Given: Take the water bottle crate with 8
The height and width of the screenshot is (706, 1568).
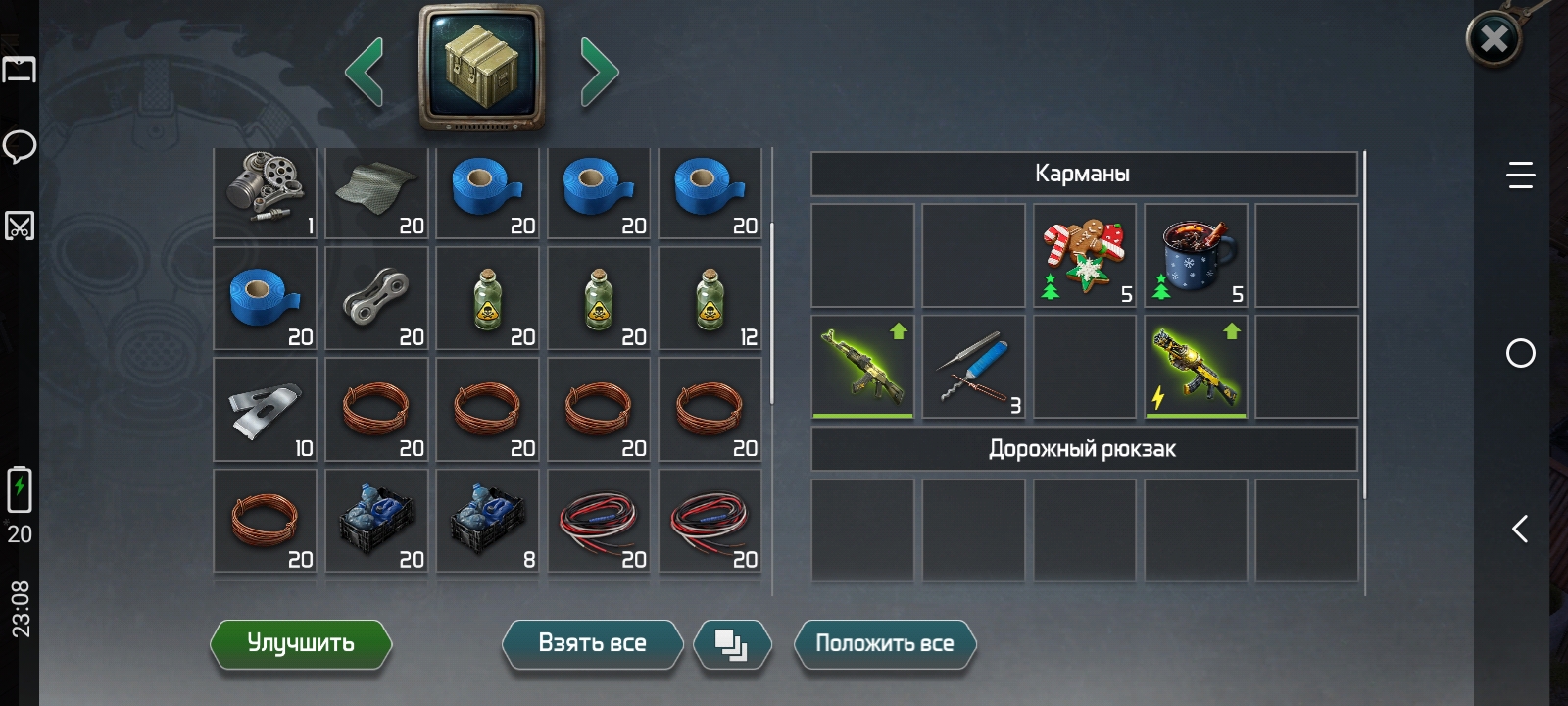Looking at the screenshot, I should coord(488,520).
